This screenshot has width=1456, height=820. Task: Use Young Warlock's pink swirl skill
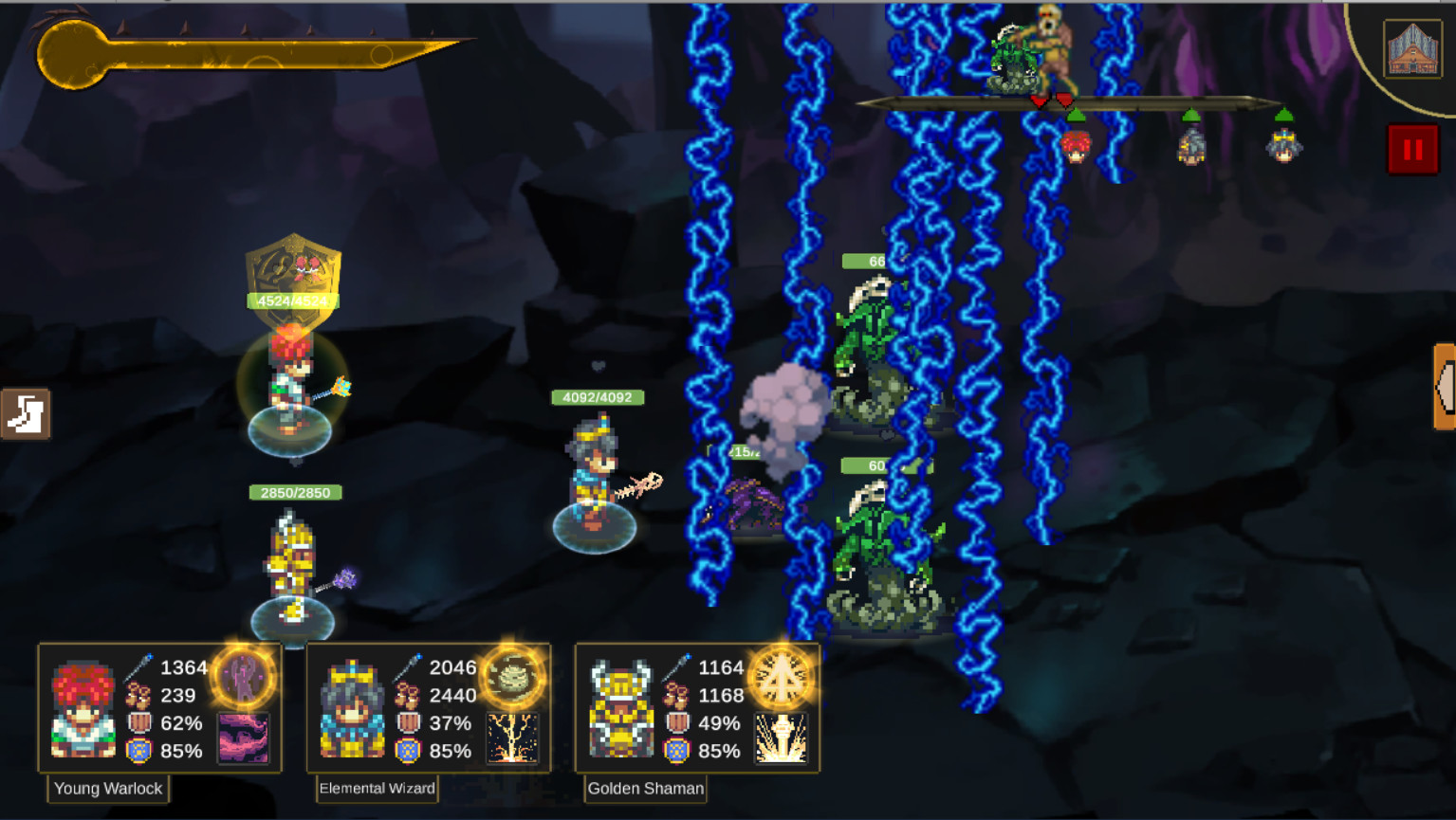(x=244, y=738)
